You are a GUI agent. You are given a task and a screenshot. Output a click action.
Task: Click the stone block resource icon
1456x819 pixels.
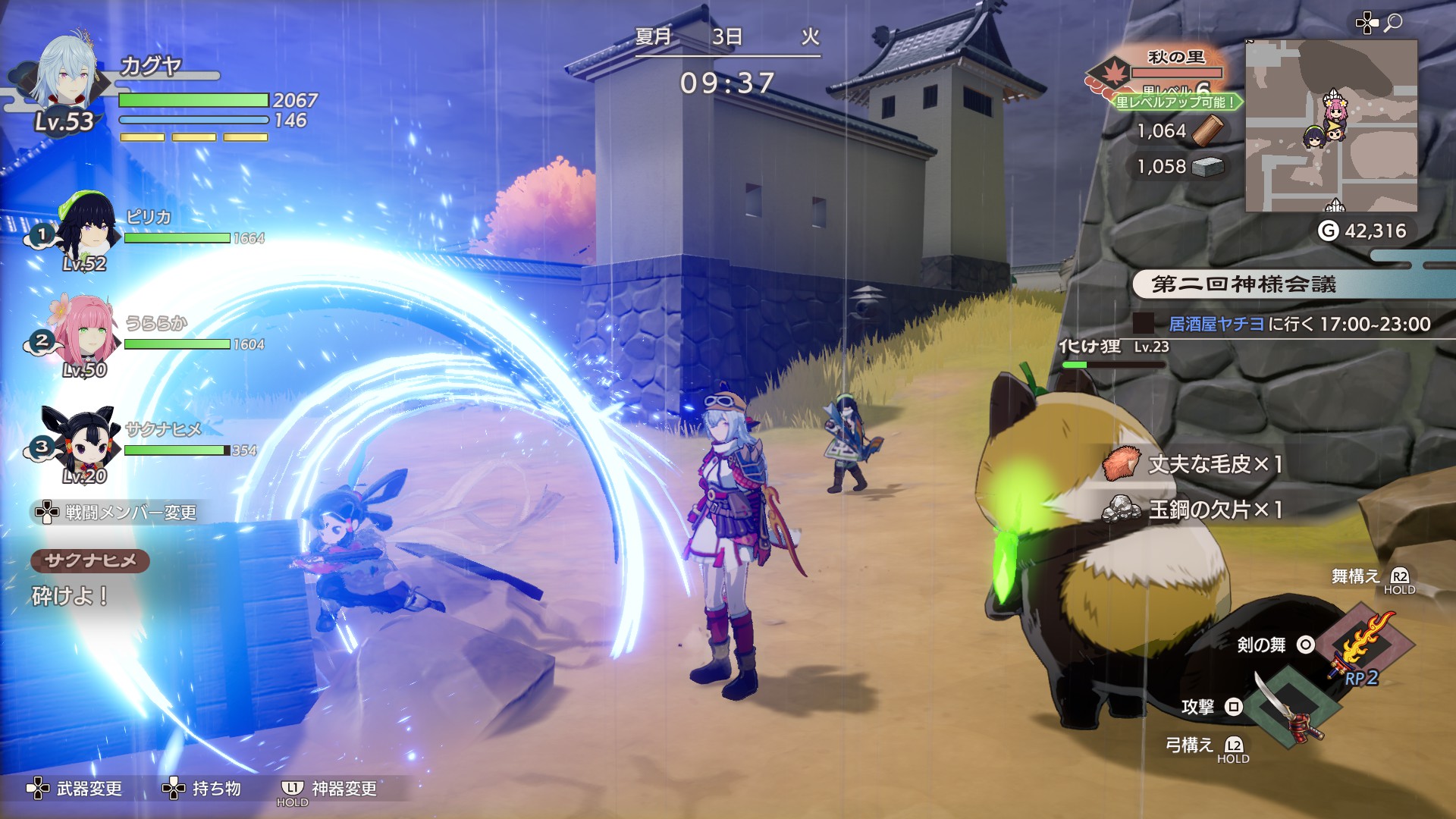click(x=1207, y=167)
